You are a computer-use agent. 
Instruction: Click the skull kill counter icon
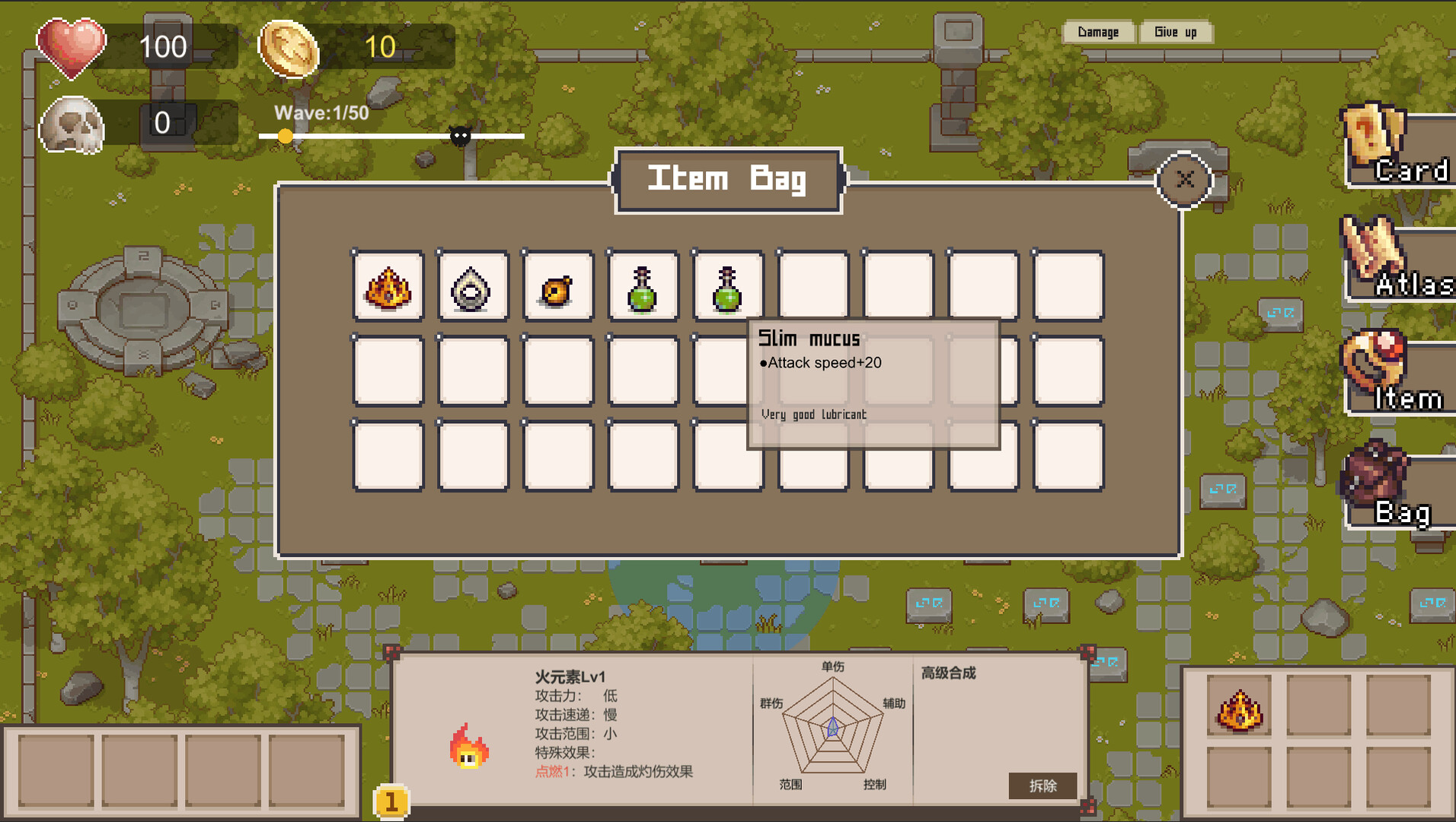[x=72, y=126]
